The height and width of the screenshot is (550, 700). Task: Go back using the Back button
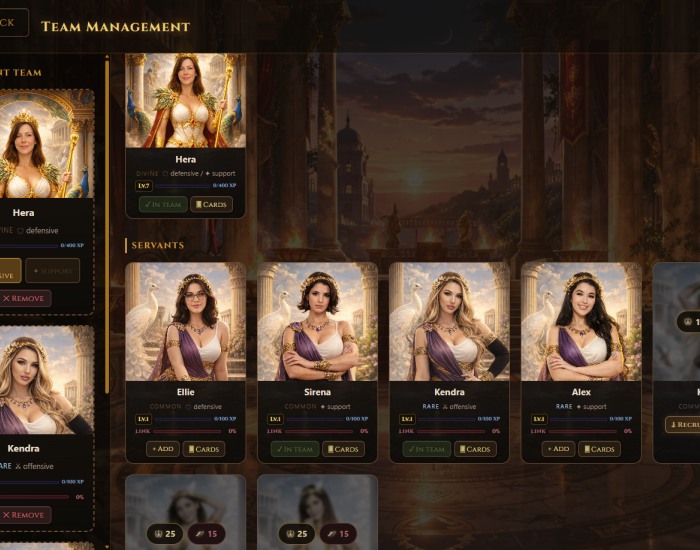(x=14, y=23)
